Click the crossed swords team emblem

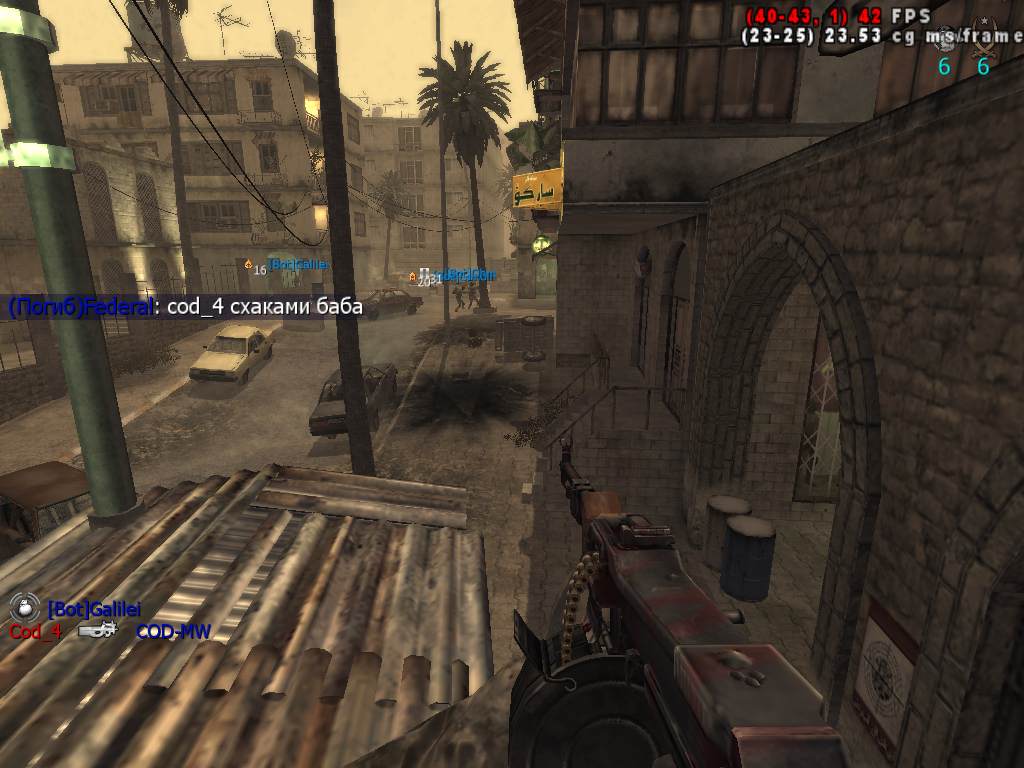[983, 38]
